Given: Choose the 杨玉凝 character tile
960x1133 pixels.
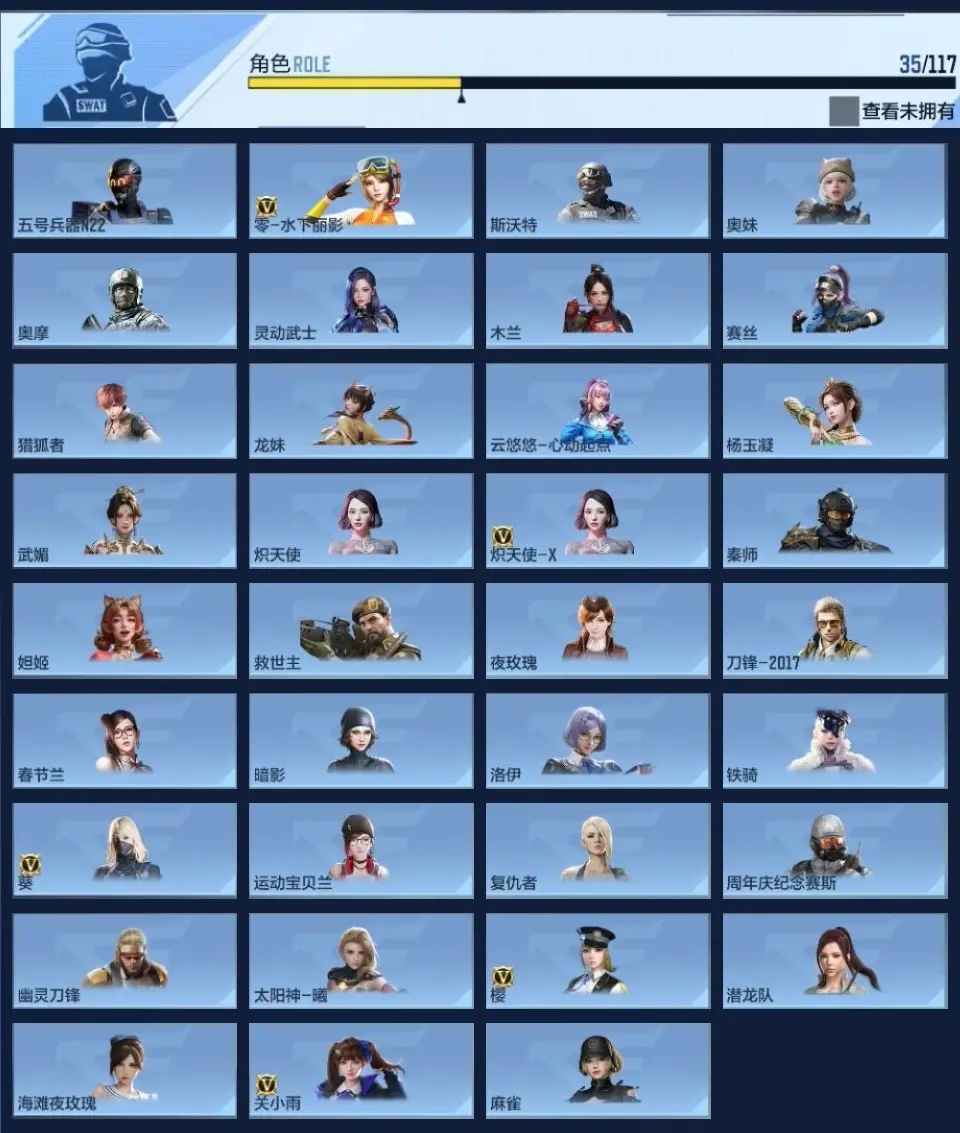Looking at the screenshot, I should click(835, 411).
